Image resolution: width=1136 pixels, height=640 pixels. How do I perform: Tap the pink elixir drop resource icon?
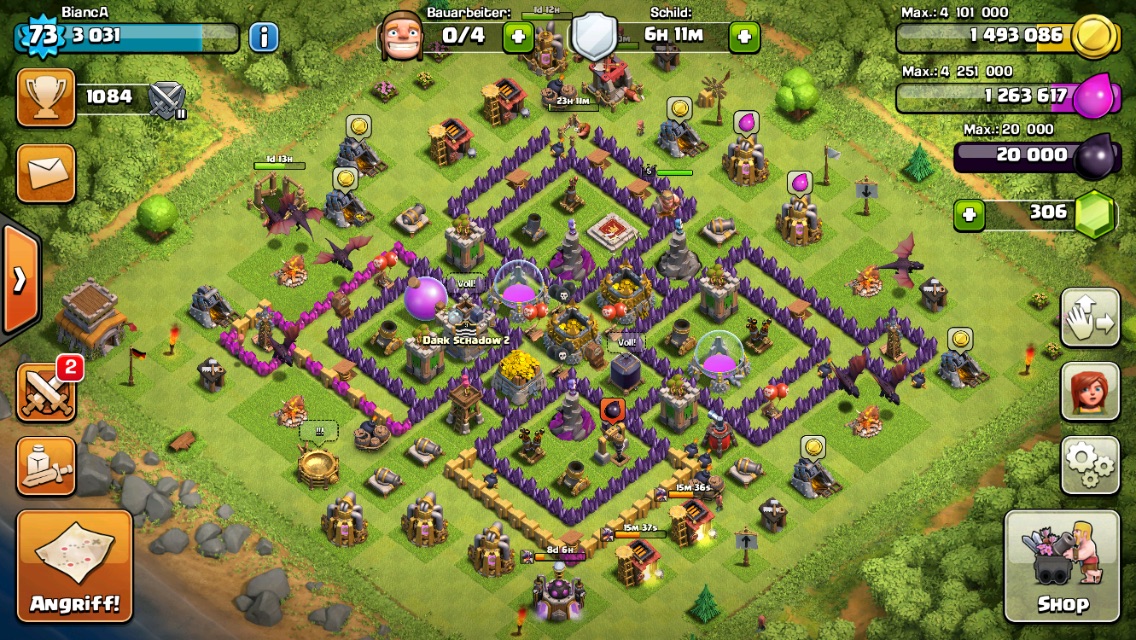(1094, 97)
